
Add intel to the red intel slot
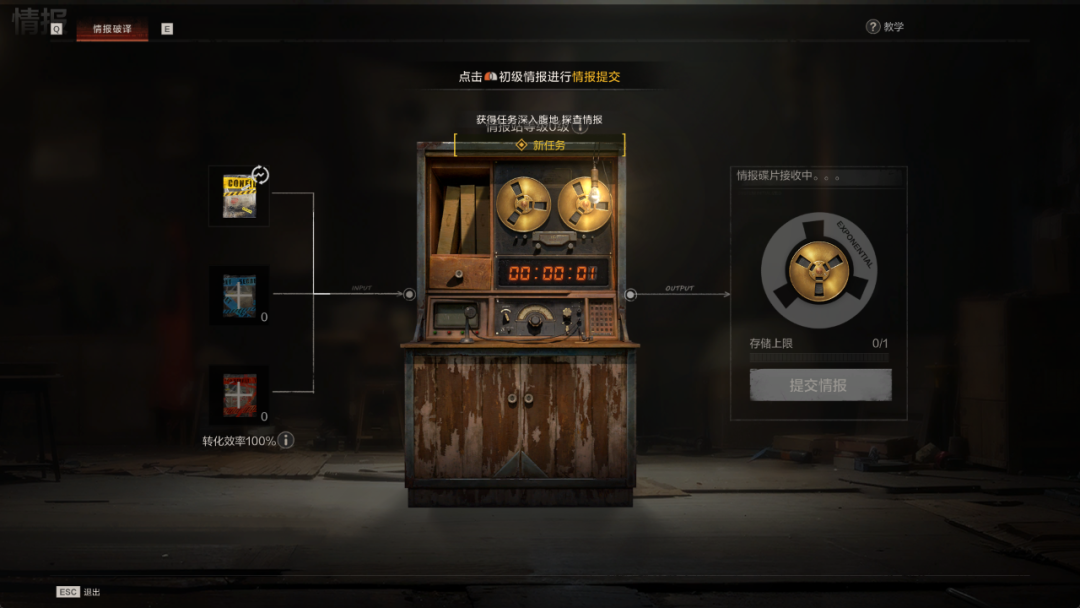239,395
